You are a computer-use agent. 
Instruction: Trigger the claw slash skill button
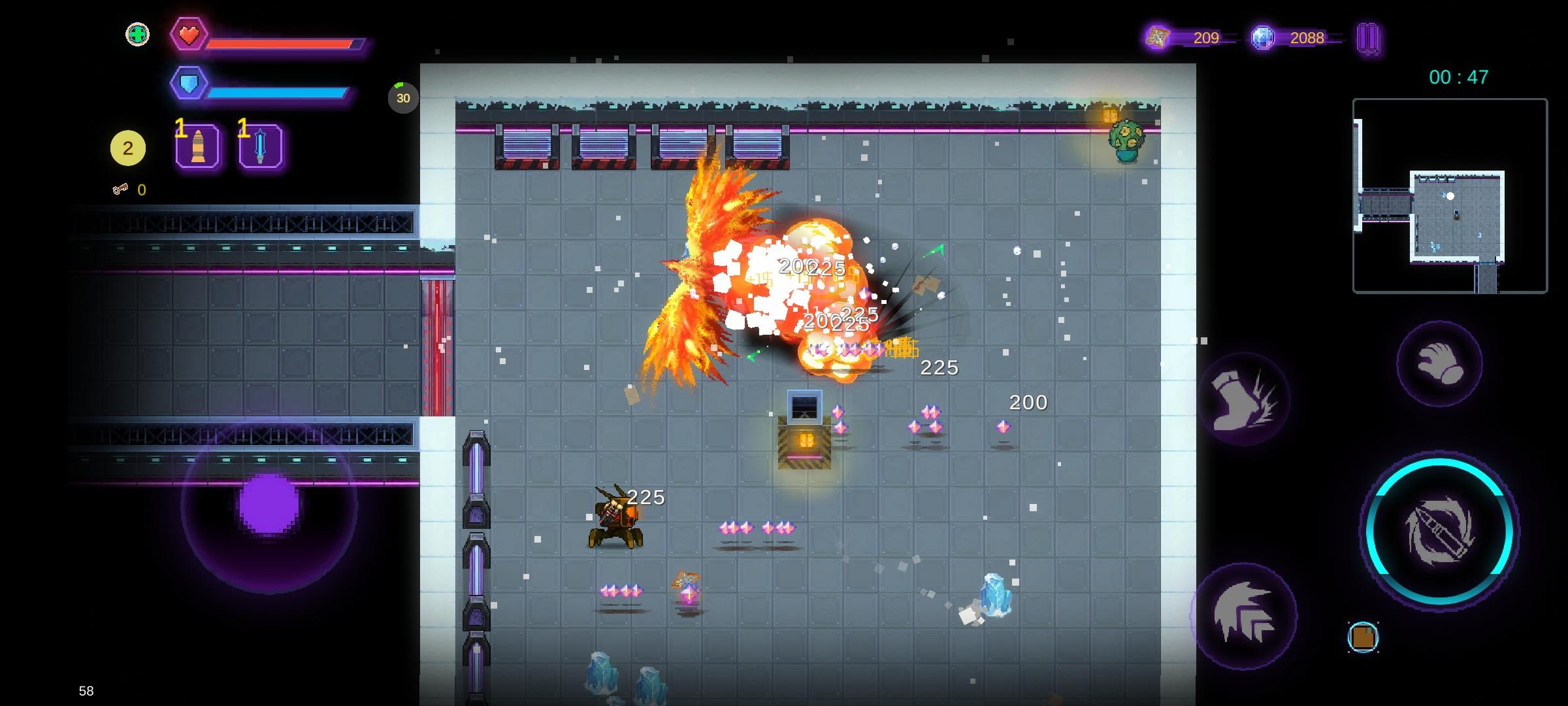pyautogui.click(x=1243, y=615)
